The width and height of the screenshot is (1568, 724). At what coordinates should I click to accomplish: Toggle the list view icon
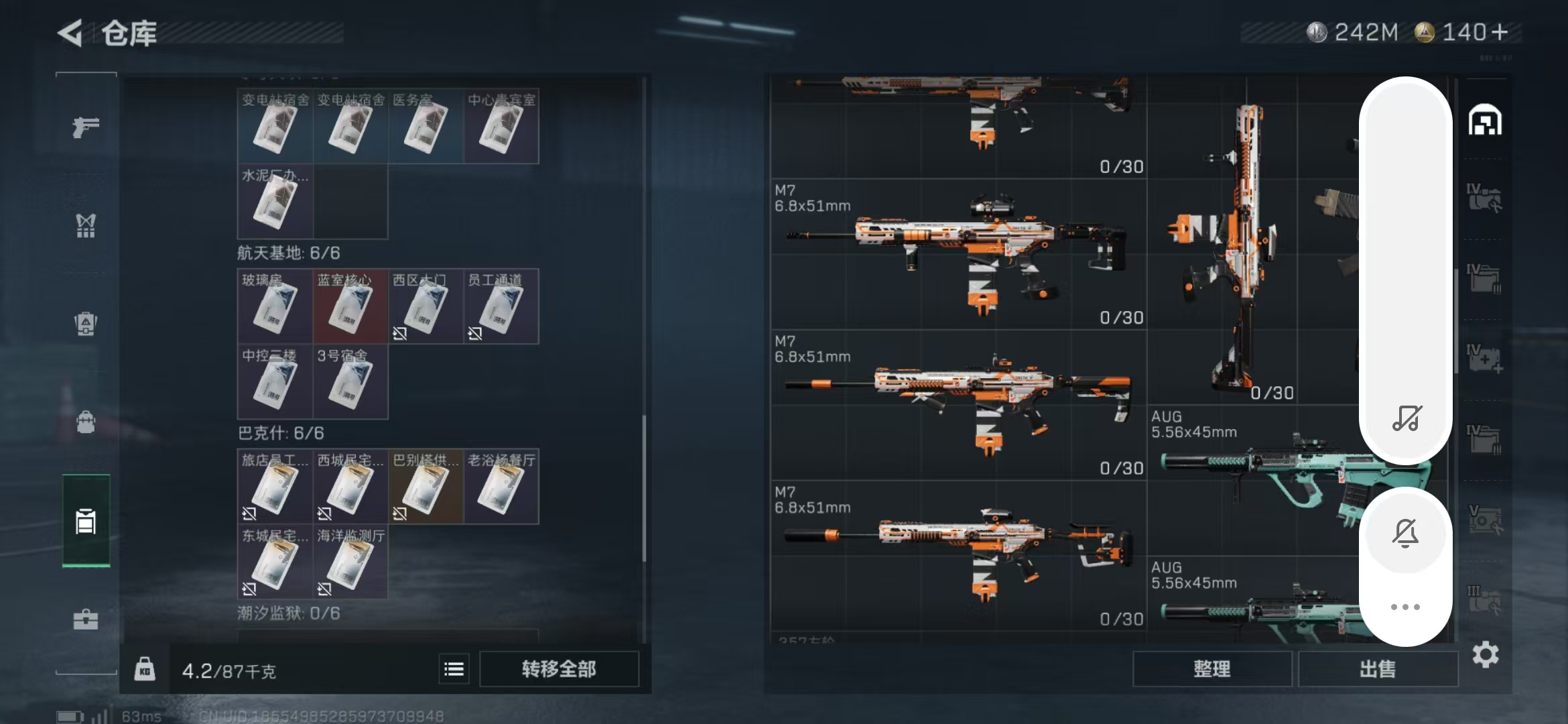454,669
